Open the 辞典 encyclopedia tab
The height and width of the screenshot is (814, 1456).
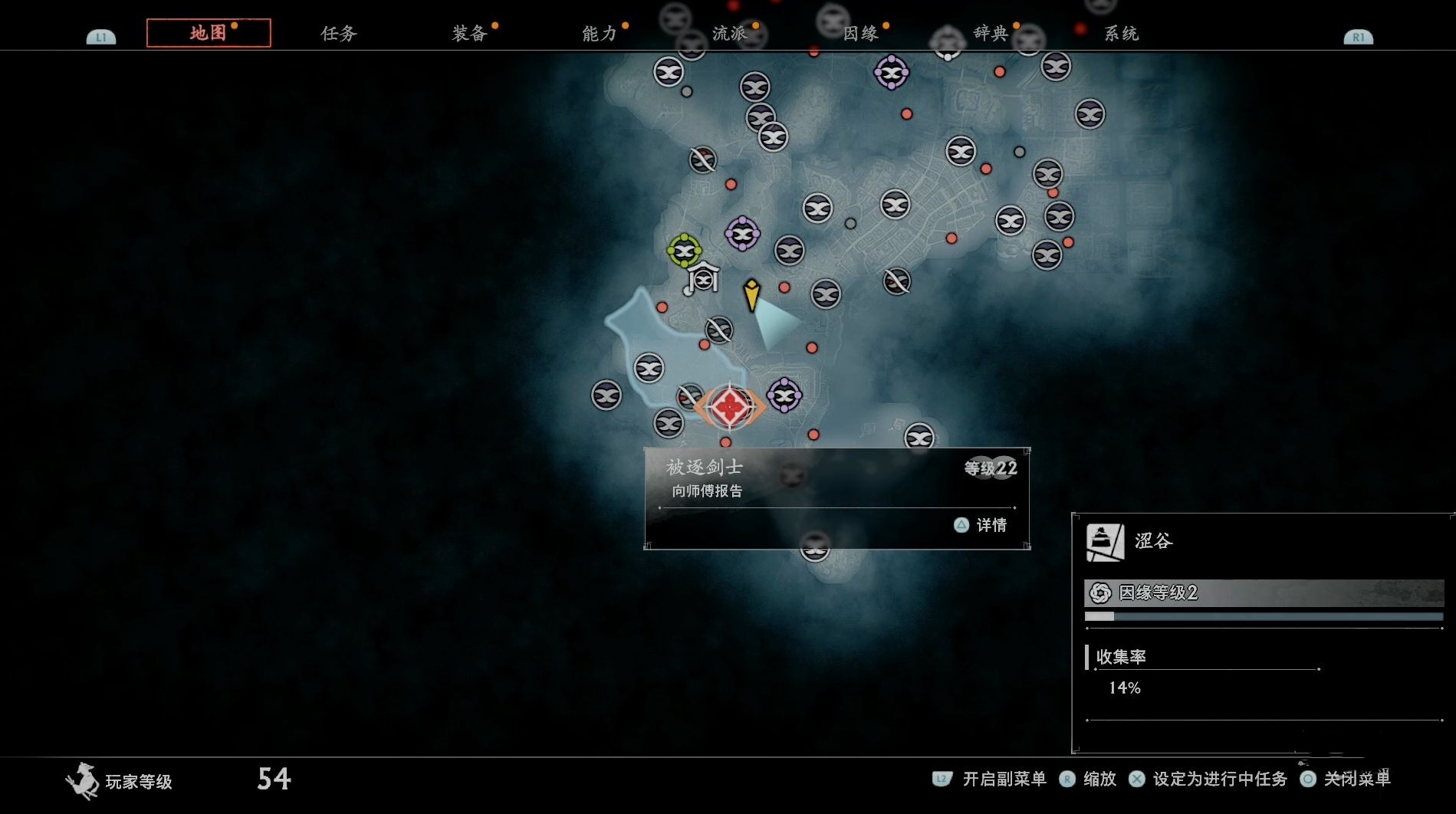point(991,33)
